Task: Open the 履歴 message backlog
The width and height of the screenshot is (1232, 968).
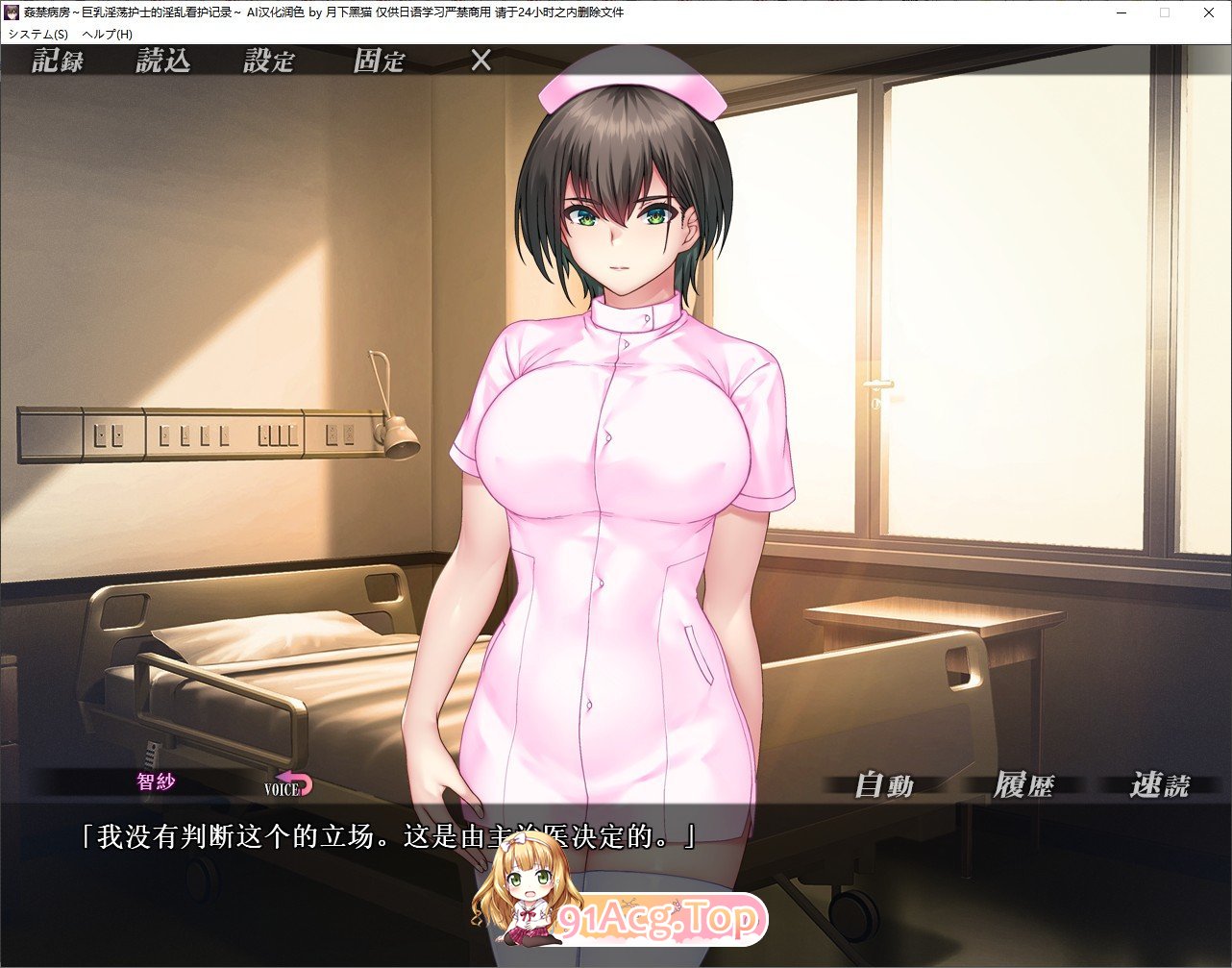Action: point(1026,784)
